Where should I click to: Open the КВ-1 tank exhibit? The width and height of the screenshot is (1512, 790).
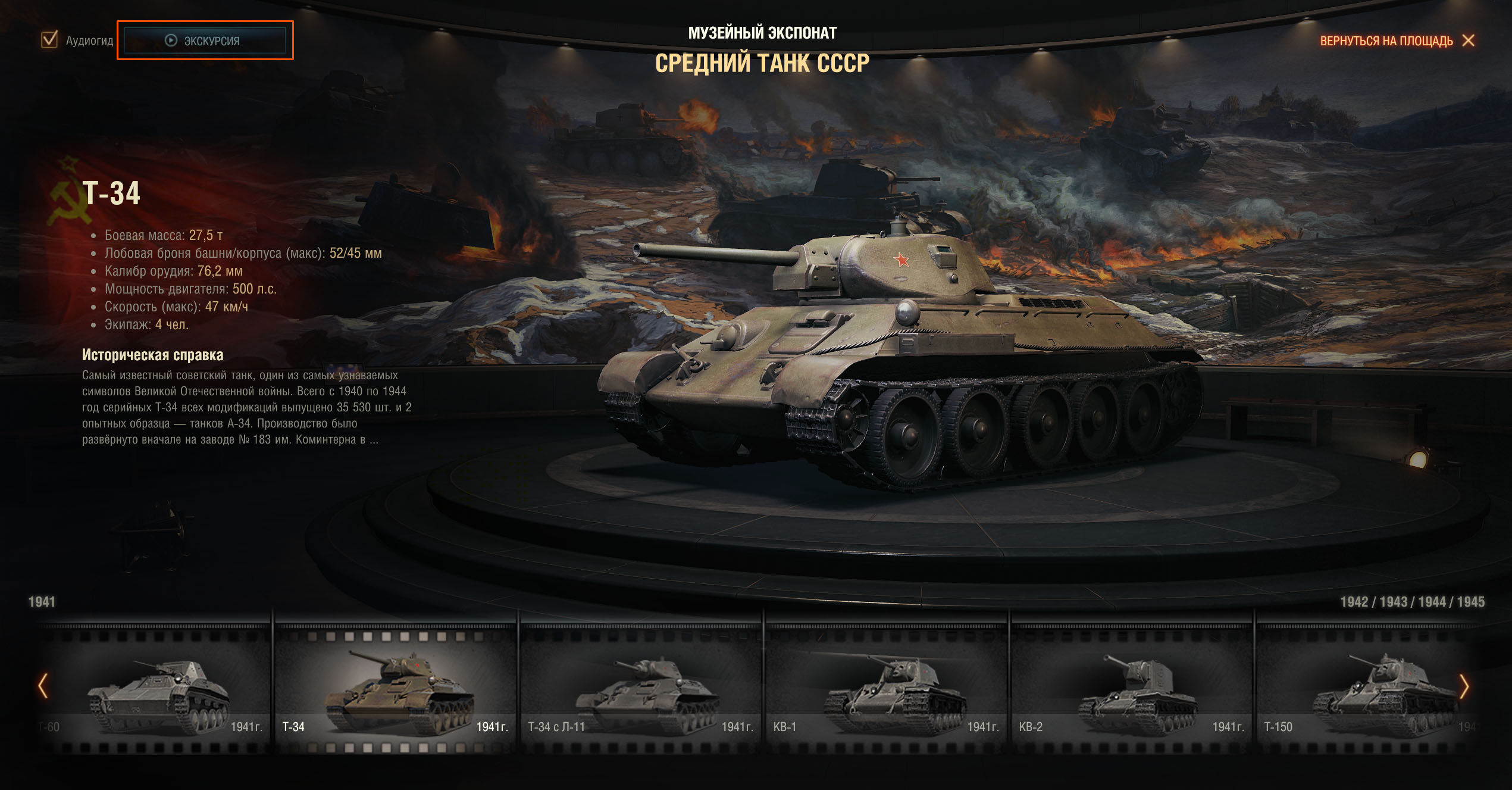(885, 691)
